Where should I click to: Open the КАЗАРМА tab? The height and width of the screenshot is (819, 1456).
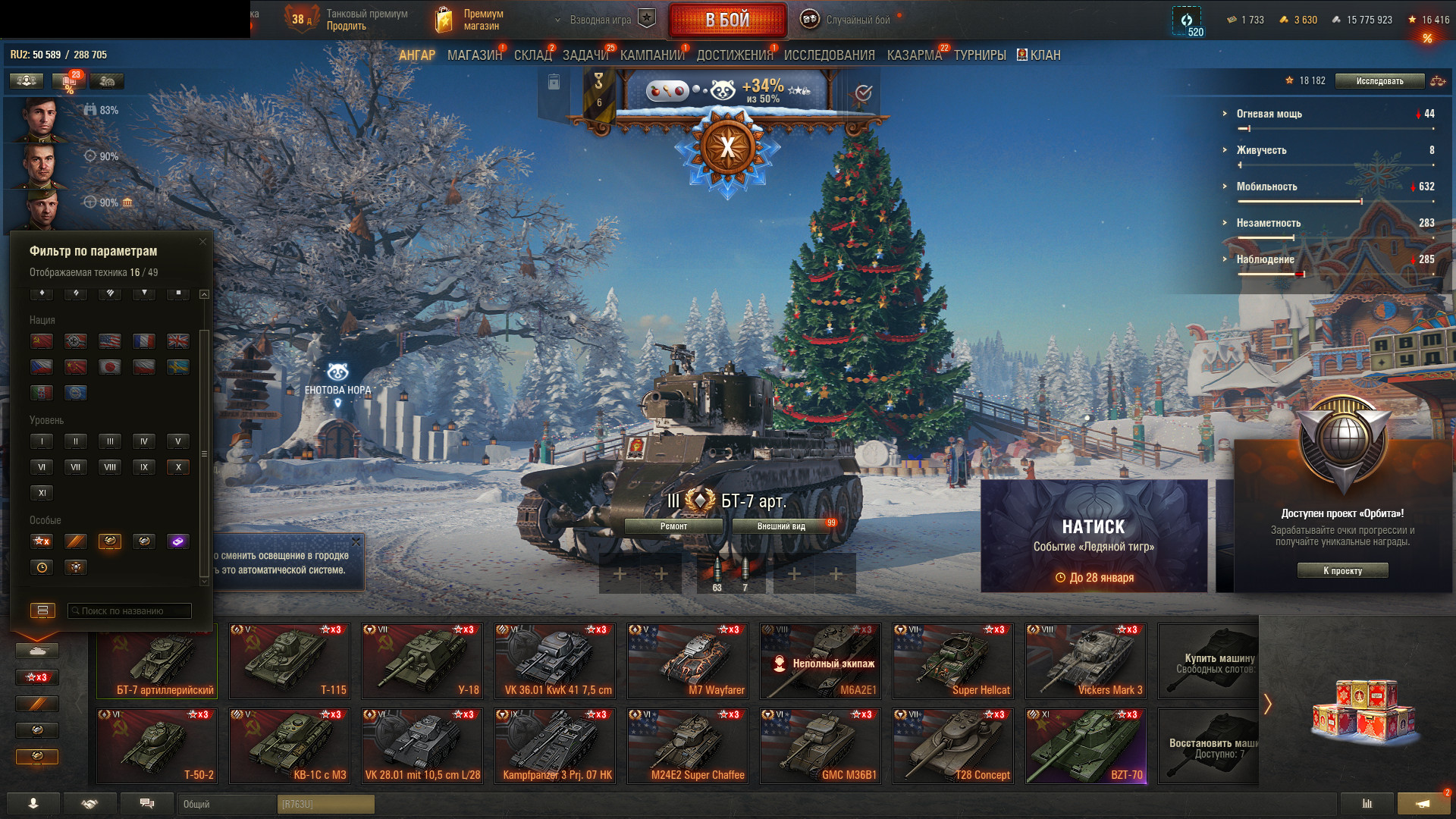pyautogui.click(x=914, y=55)
